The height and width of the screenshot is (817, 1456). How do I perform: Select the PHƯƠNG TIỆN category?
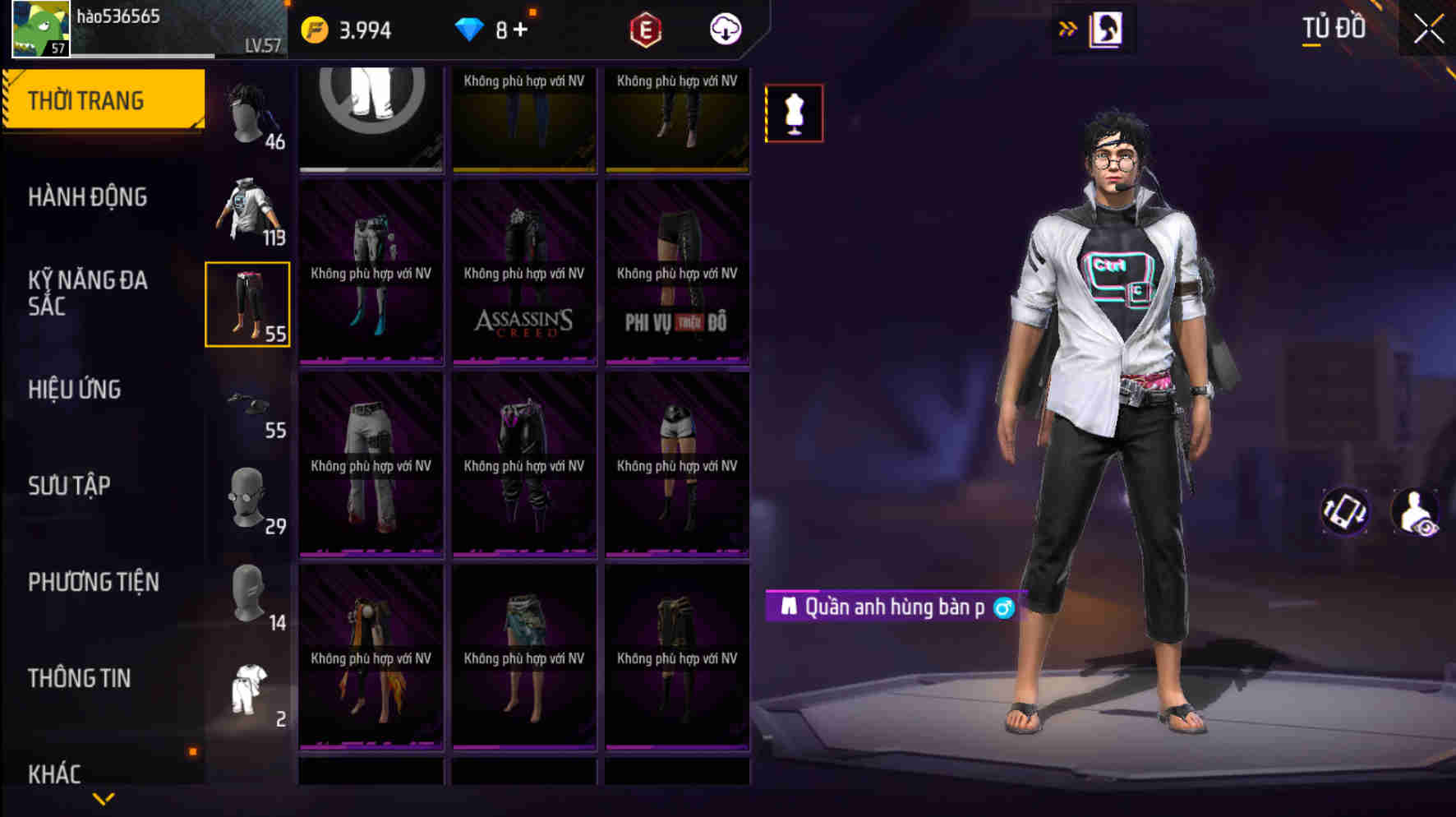[93, 581]
